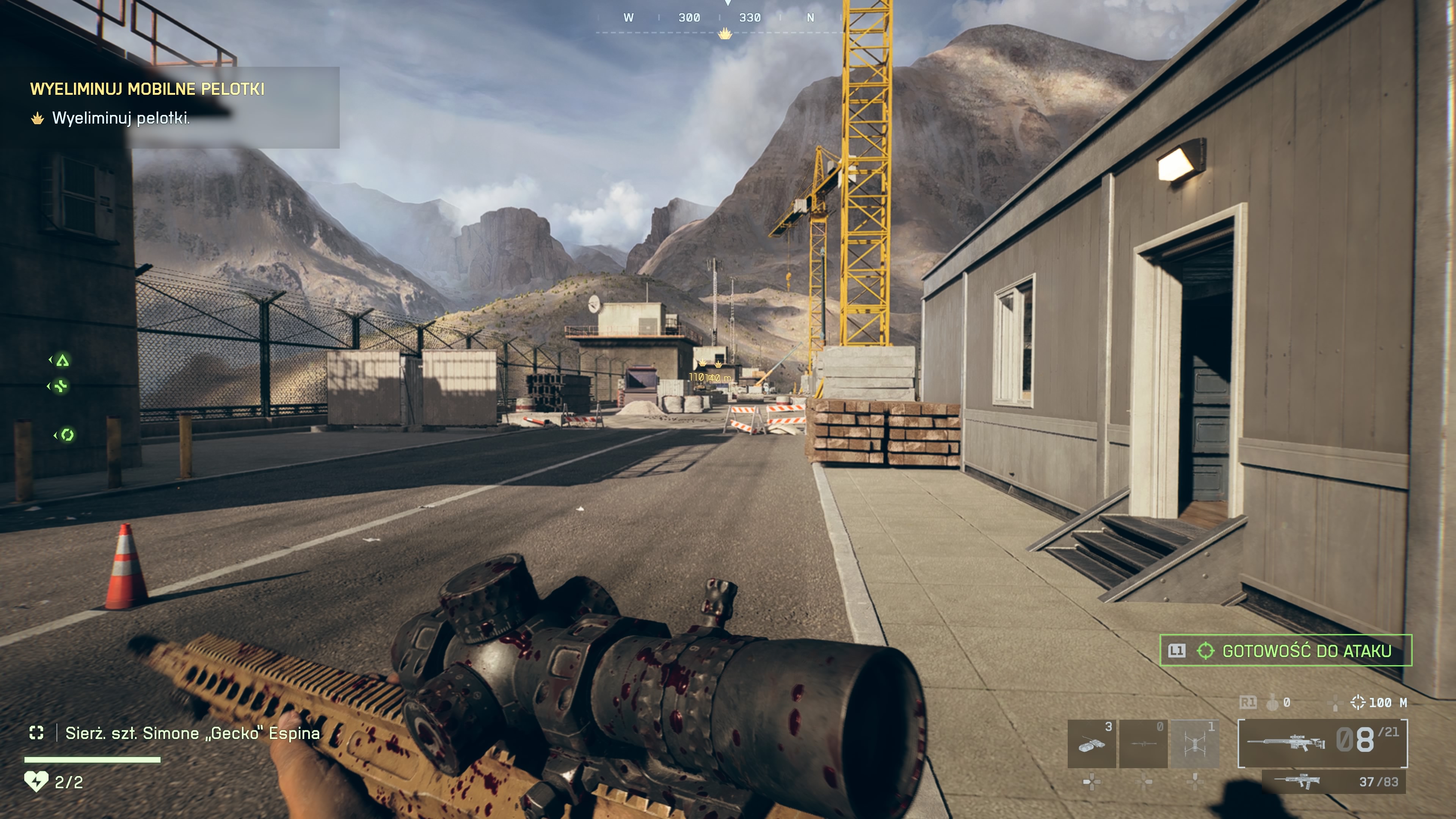The height and width of the screenshot is (819, 1456).
Task: Select the upward-arrow squadmate indicator
Action: [x=62, y=361]
